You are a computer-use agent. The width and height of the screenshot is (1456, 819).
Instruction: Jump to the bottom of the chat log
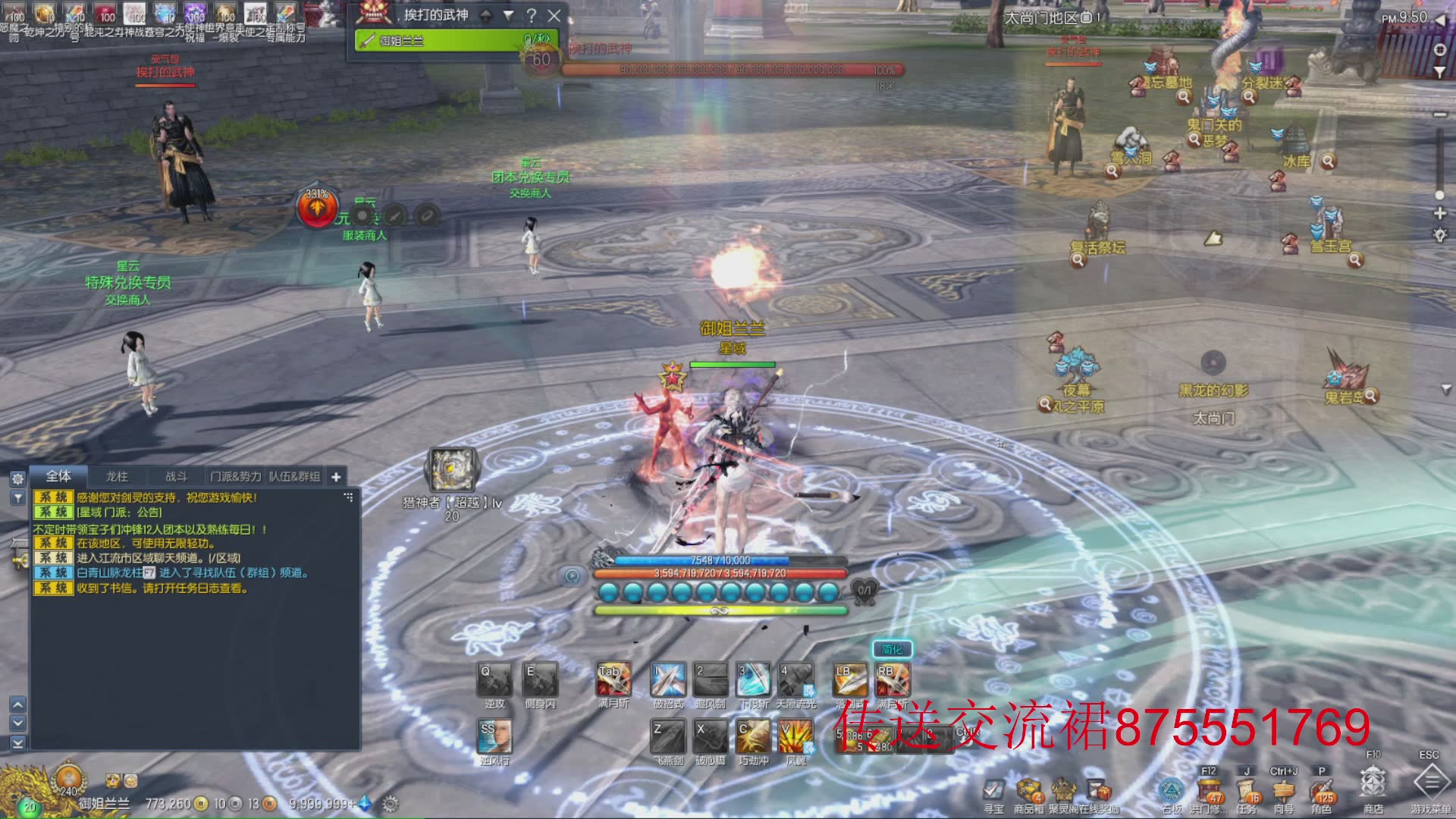coord(17,742)
